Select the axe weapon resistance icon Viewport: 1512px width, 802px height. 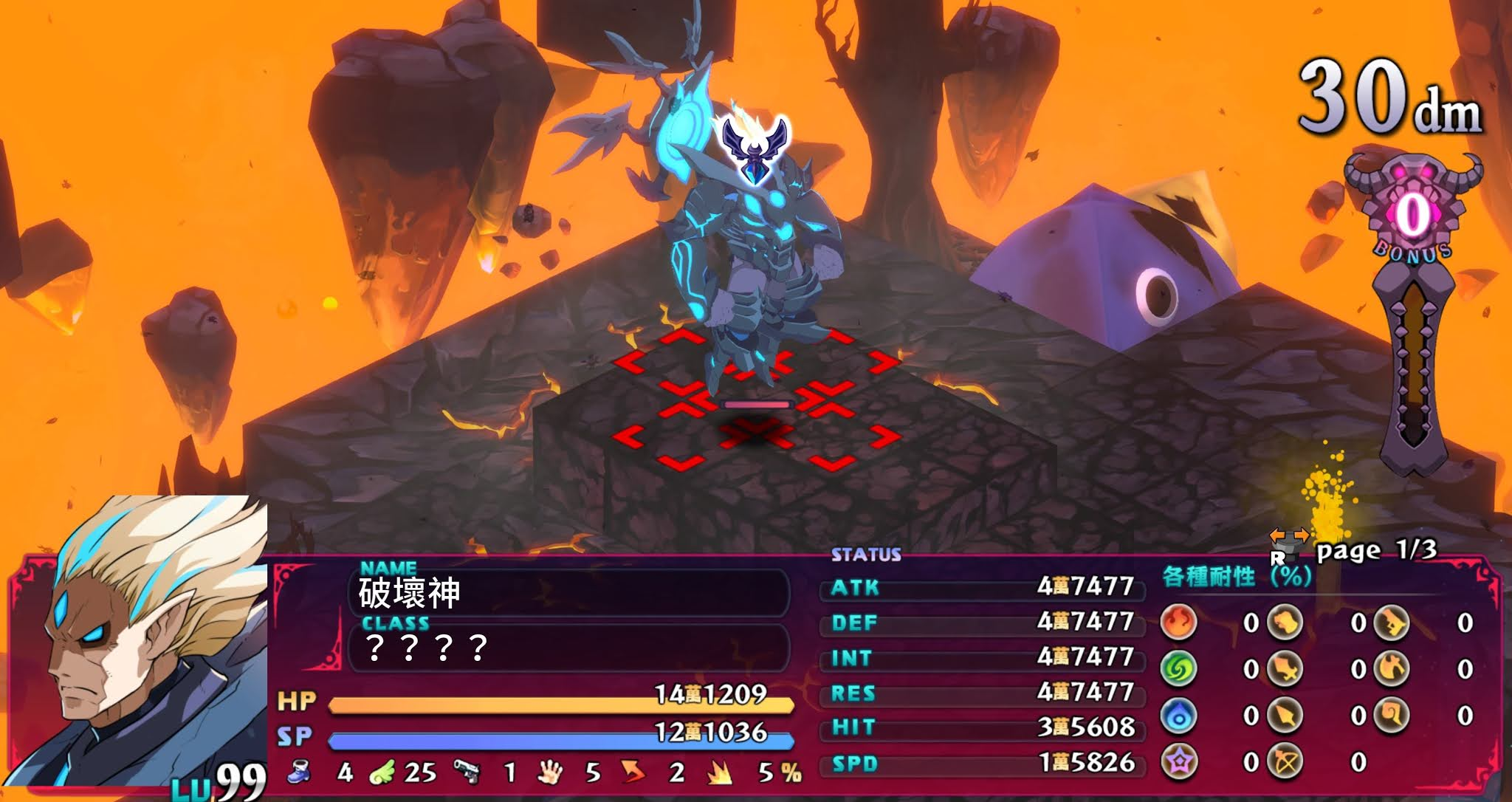(1392, 669)
